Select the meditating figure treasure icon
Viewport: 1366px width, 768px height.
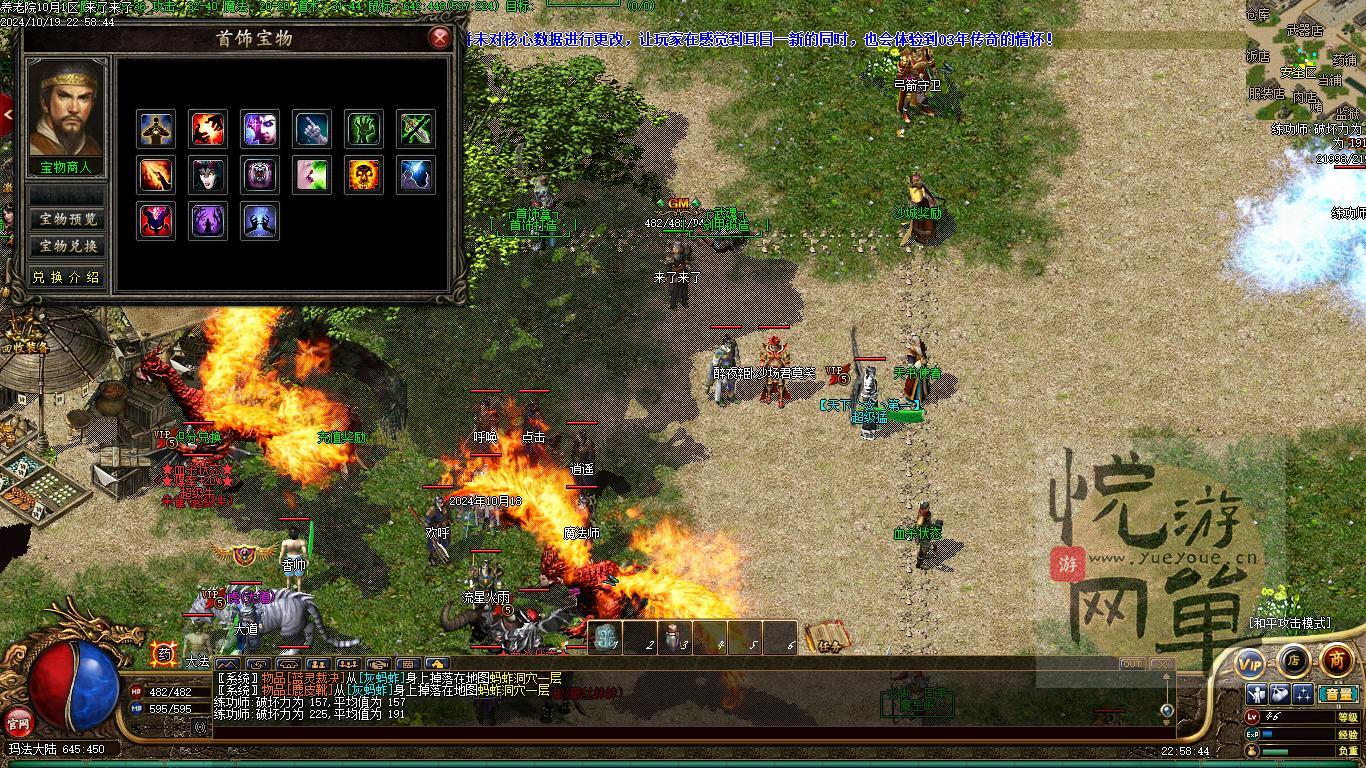(x=155, y=129)
